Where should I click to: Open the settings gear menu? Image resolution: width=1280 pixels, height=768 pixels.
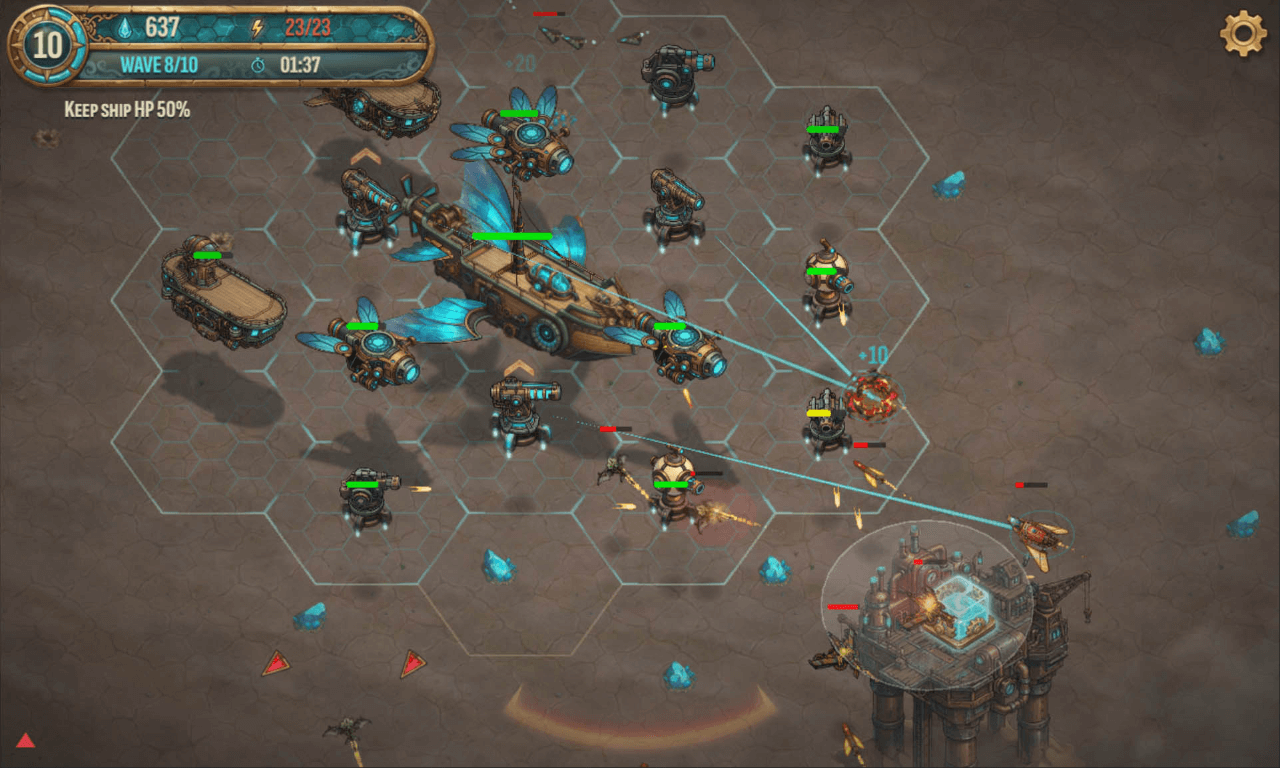point(1243,33)
